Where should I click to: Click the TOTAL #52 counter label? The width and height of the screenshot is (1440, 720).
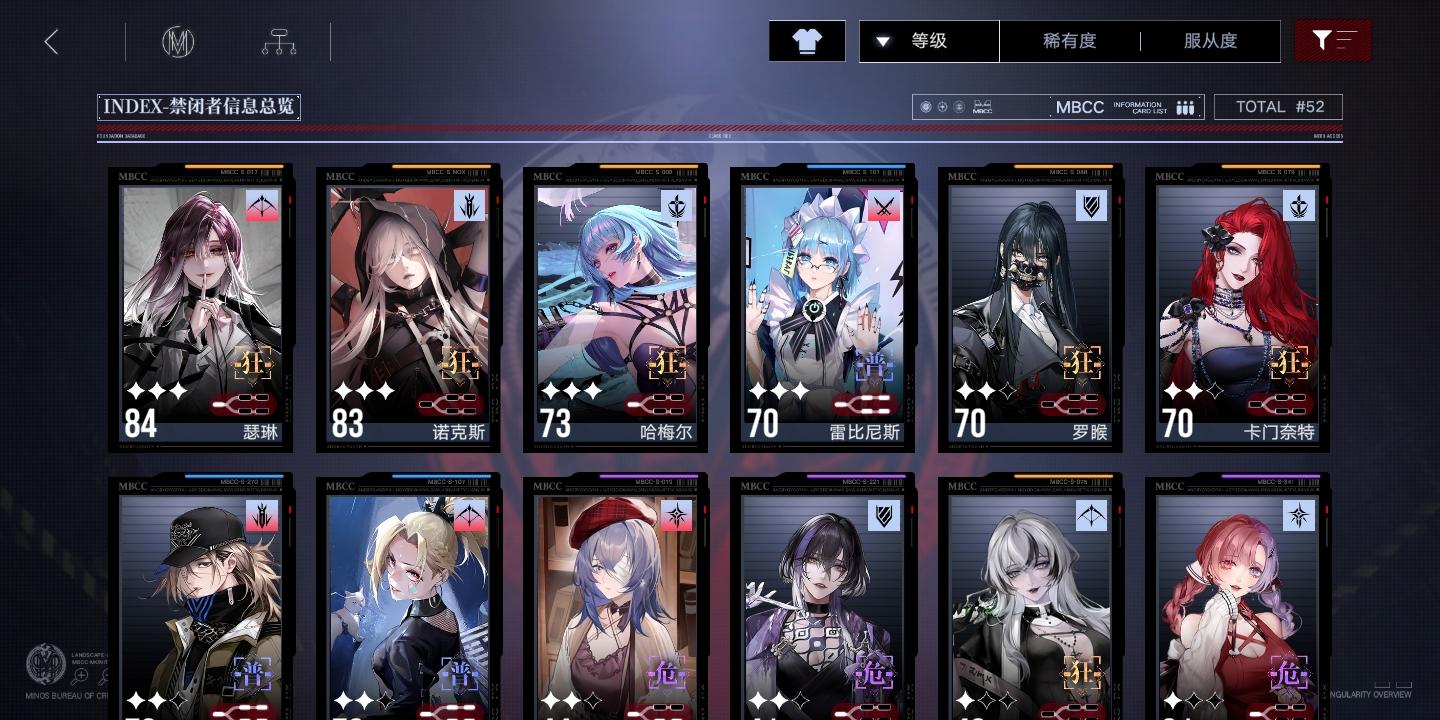1279,106
